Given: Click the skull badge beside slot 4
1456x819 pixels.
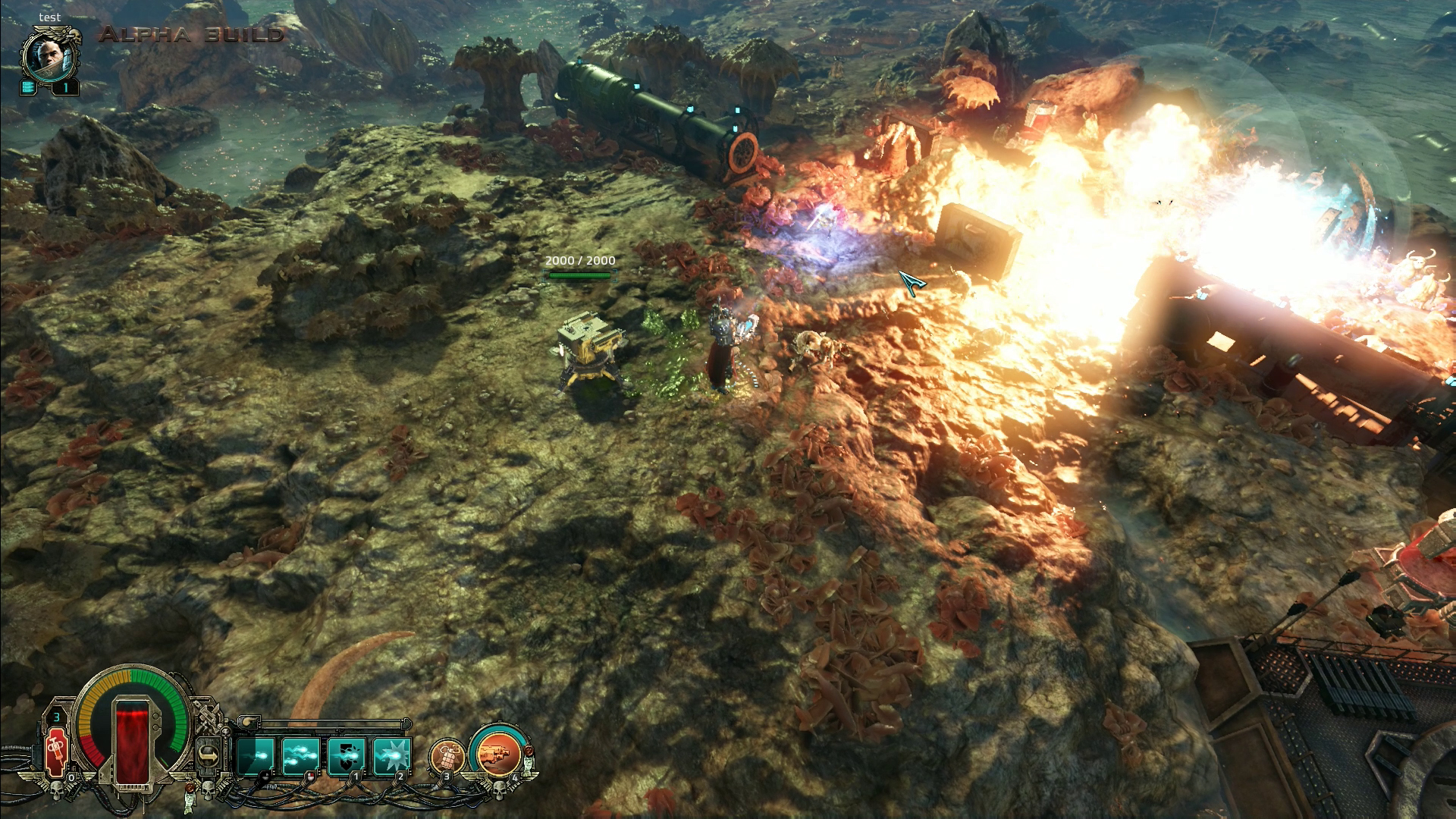Looking at the screenshot, I should [500, 791].
